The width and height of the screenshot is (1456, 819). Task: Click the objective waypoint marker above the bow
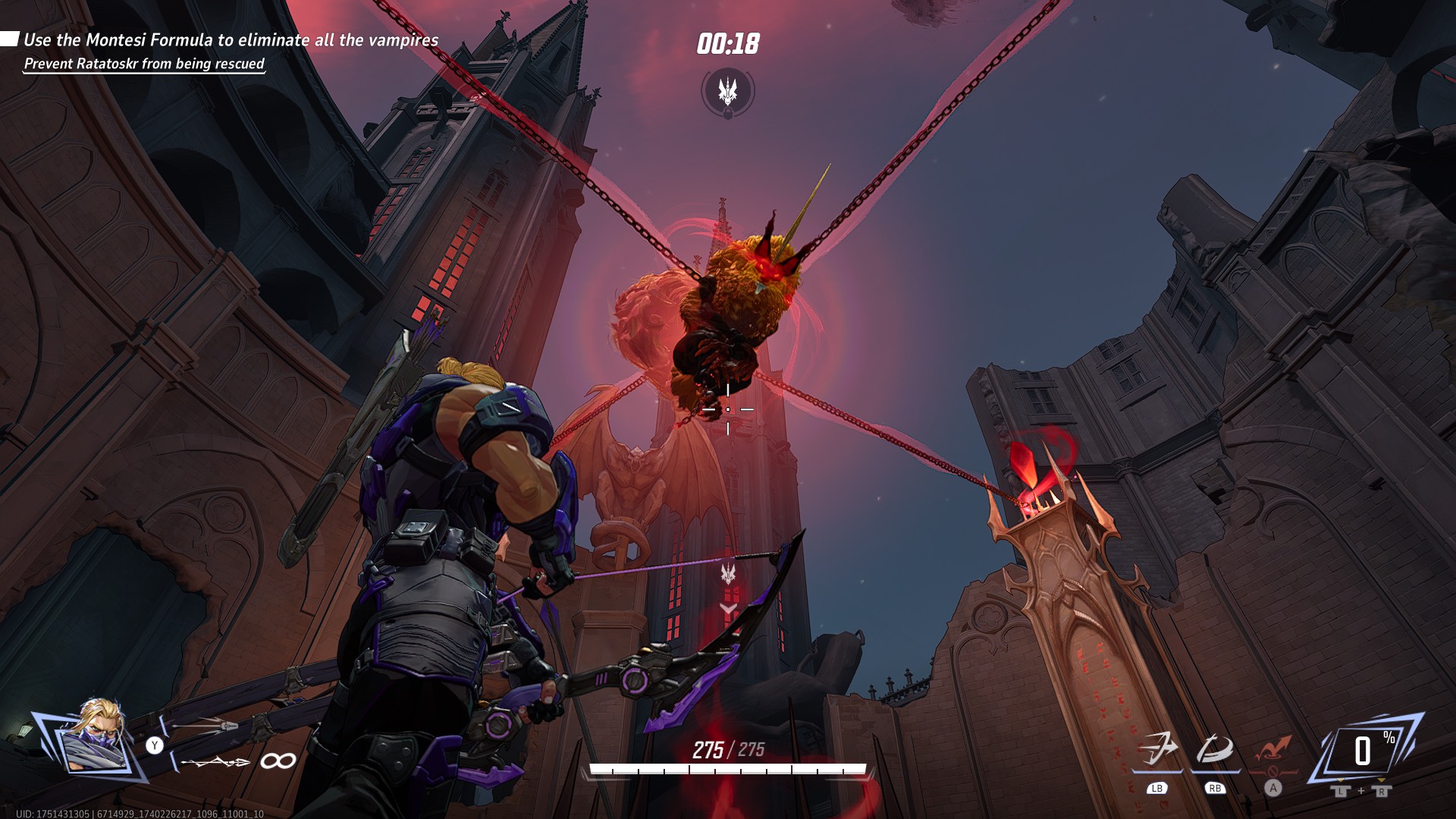click(x=728, y=574)
